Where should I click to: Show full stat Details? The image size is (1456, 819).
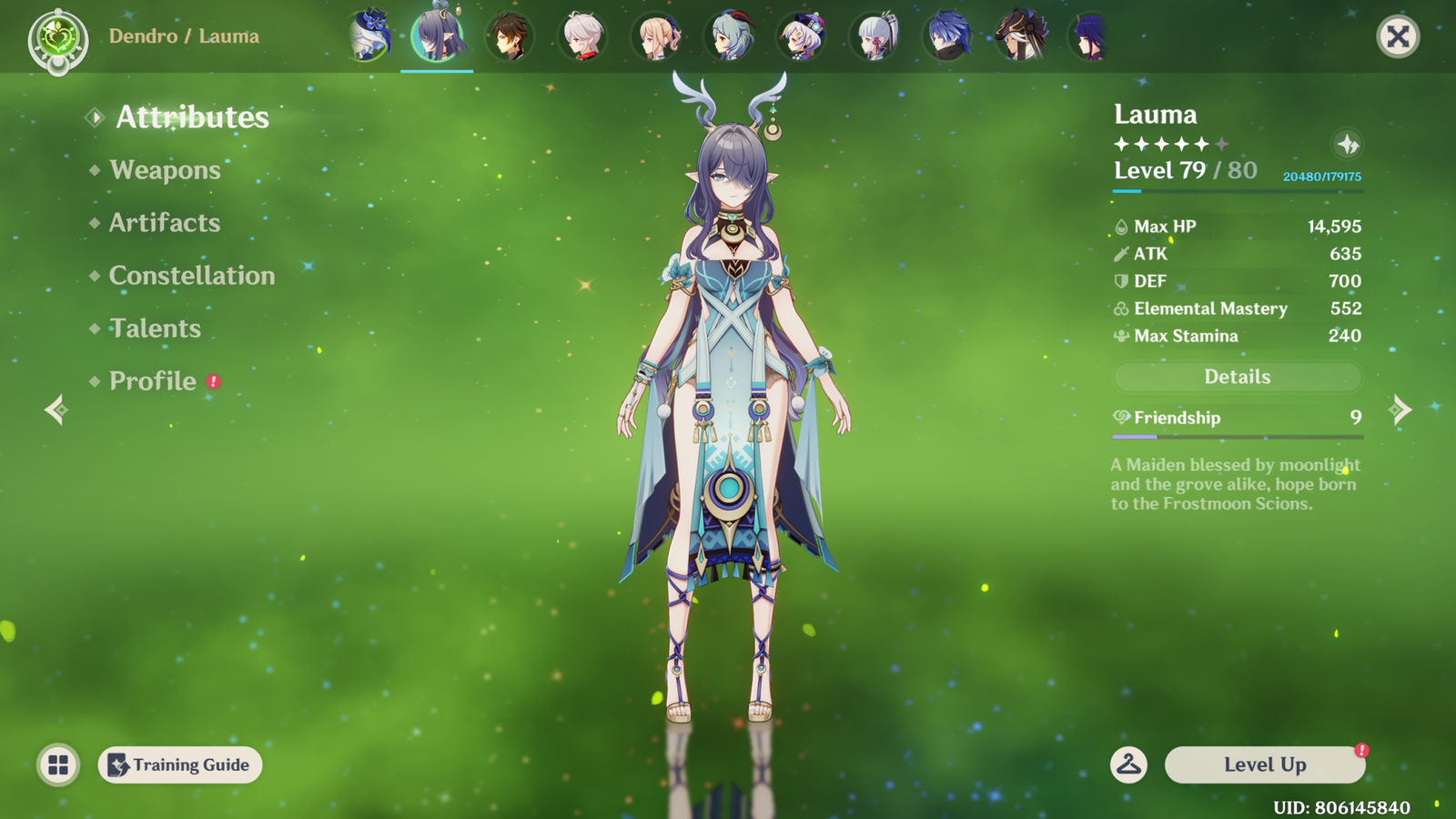(1237, 377)
